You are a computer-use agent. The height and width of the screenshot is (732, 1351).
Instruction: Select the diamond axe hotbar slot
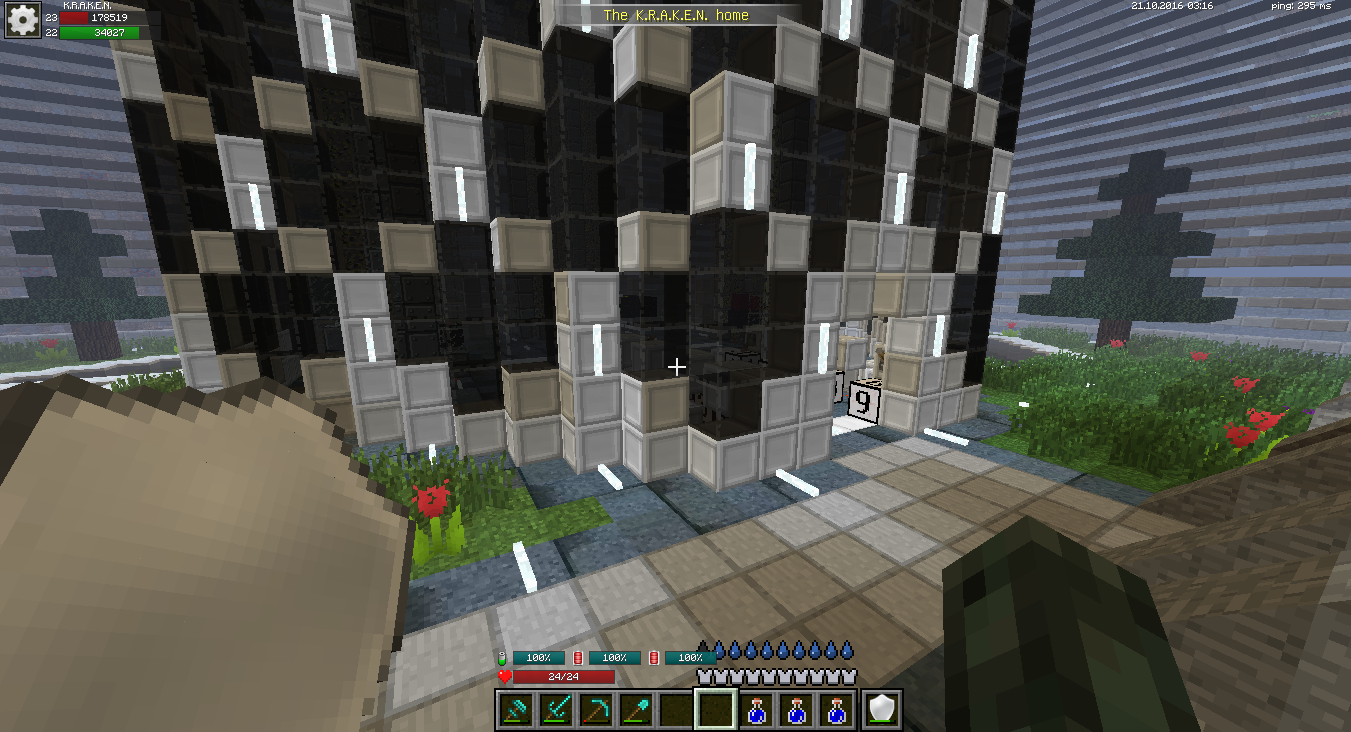coord(517,710)
